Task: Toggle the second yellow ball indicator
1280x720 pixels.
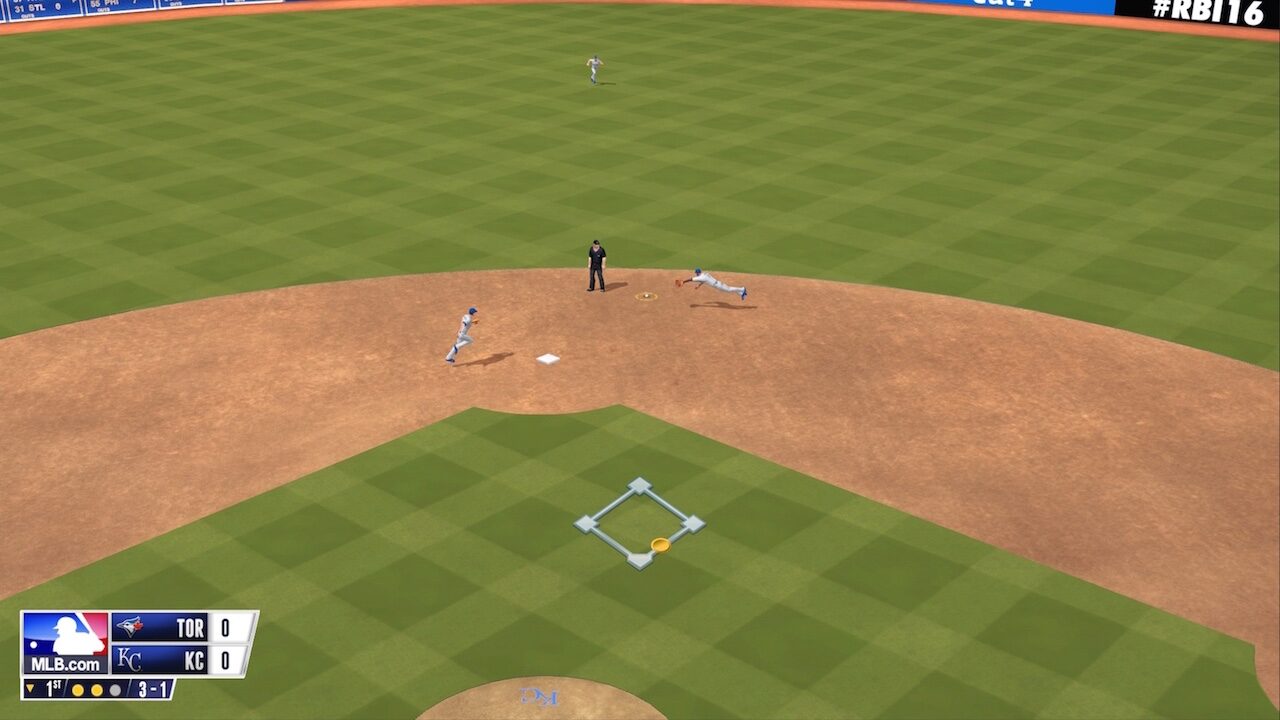Action: tap(97, 690)
